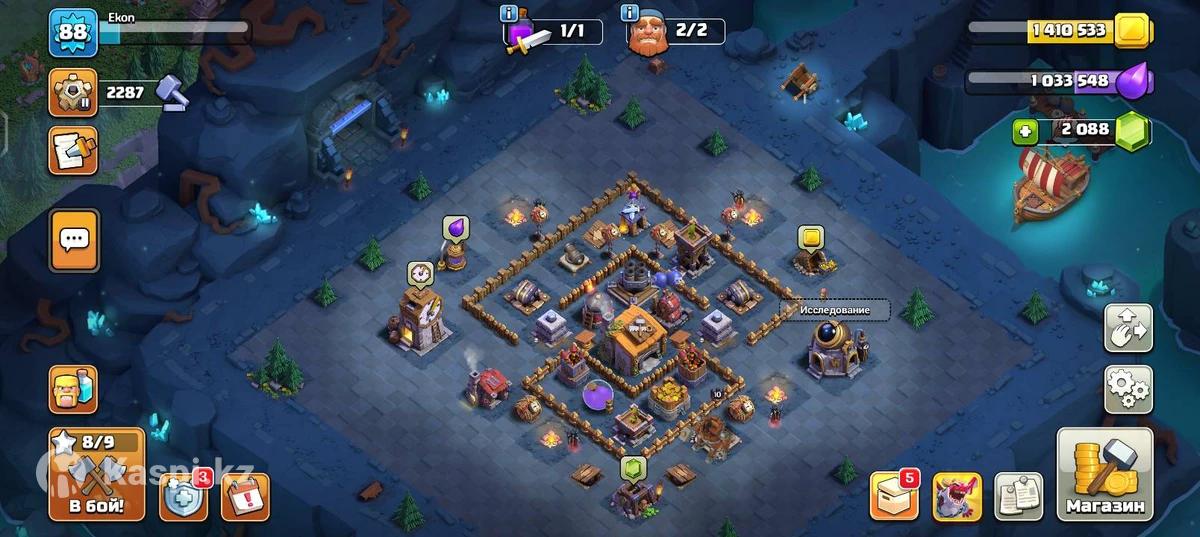Open the chest box with 5 notifications
Image resolution: width=1200 pixels, height=537 pixels.
tap(893, 495)
